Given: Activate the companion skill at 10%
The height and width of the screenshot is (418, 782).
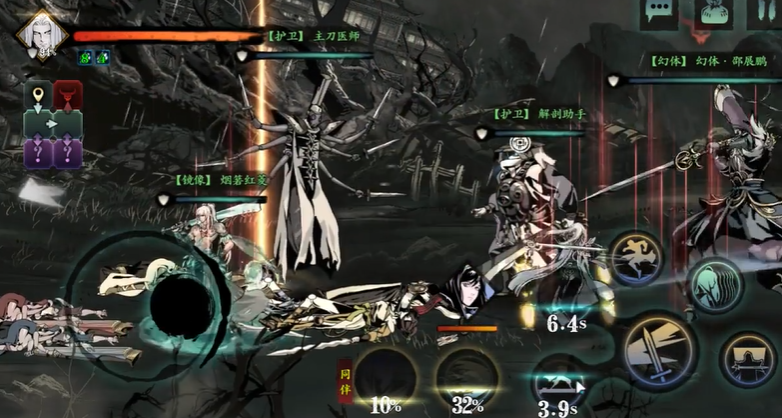Looking at the screenshot, I should pyautogui.click(x=386, y=376).
